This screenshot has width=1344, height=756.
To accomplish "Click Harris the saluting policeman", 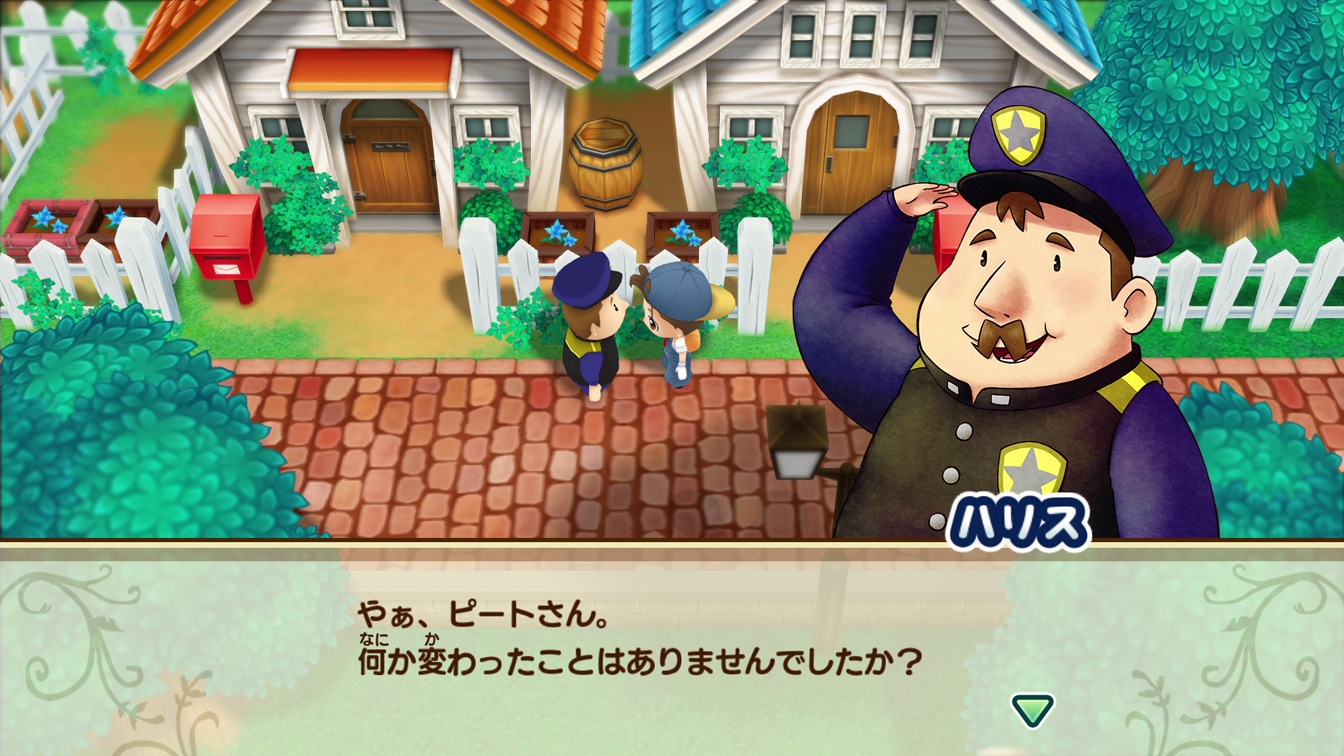I will coord(1000,330).
